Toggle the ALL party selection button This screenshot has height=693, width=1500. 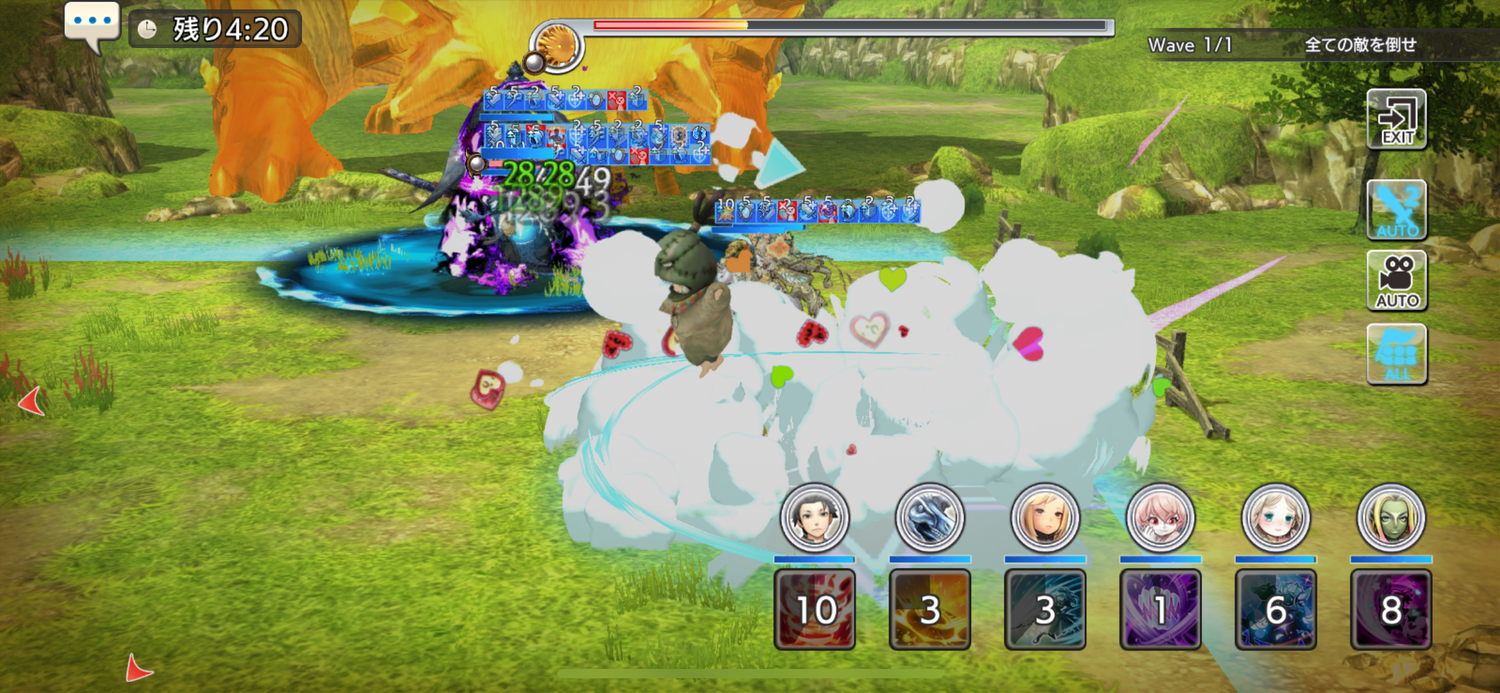click(1396, 354)
